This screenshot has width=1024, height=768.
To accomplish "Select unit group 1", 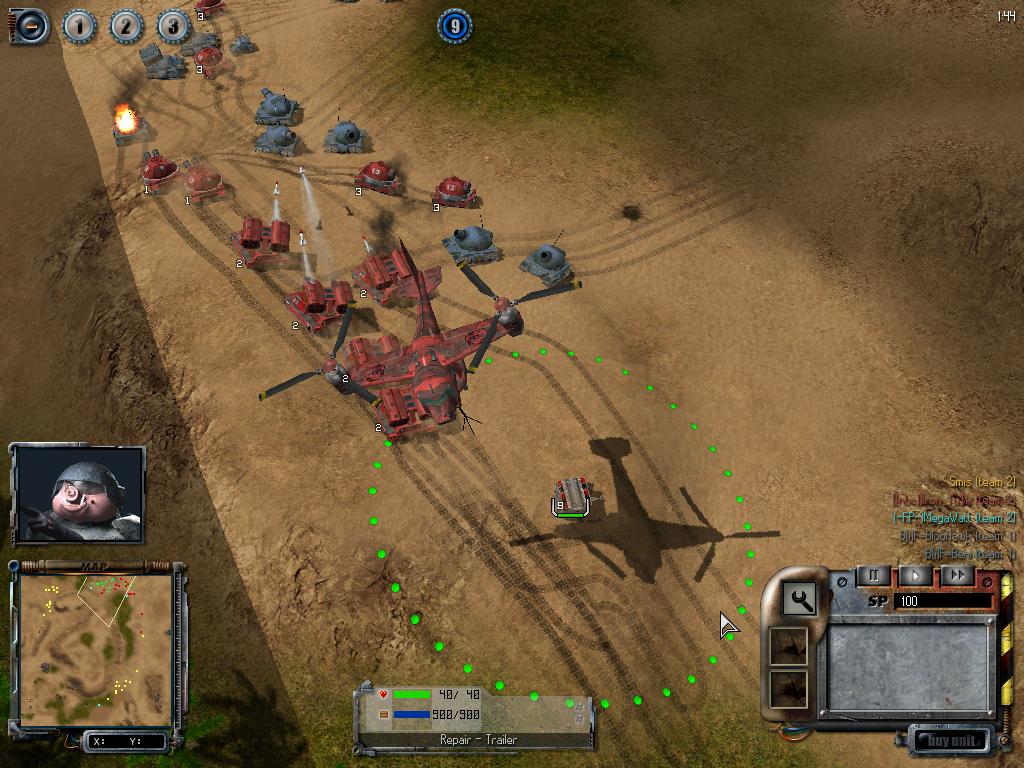I will (79, 26).
